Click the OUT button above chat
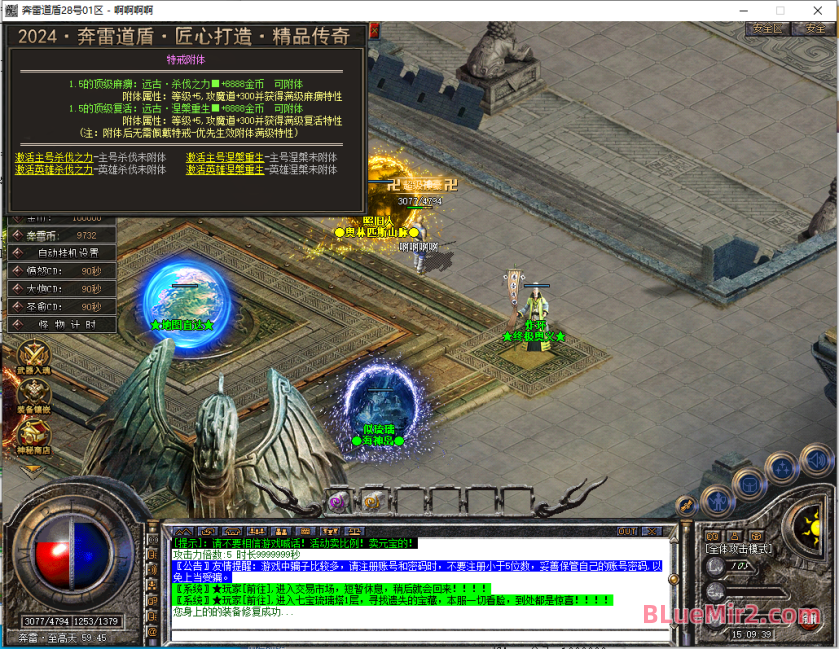This screenshot has width=839, height=649. coord(627,531)
